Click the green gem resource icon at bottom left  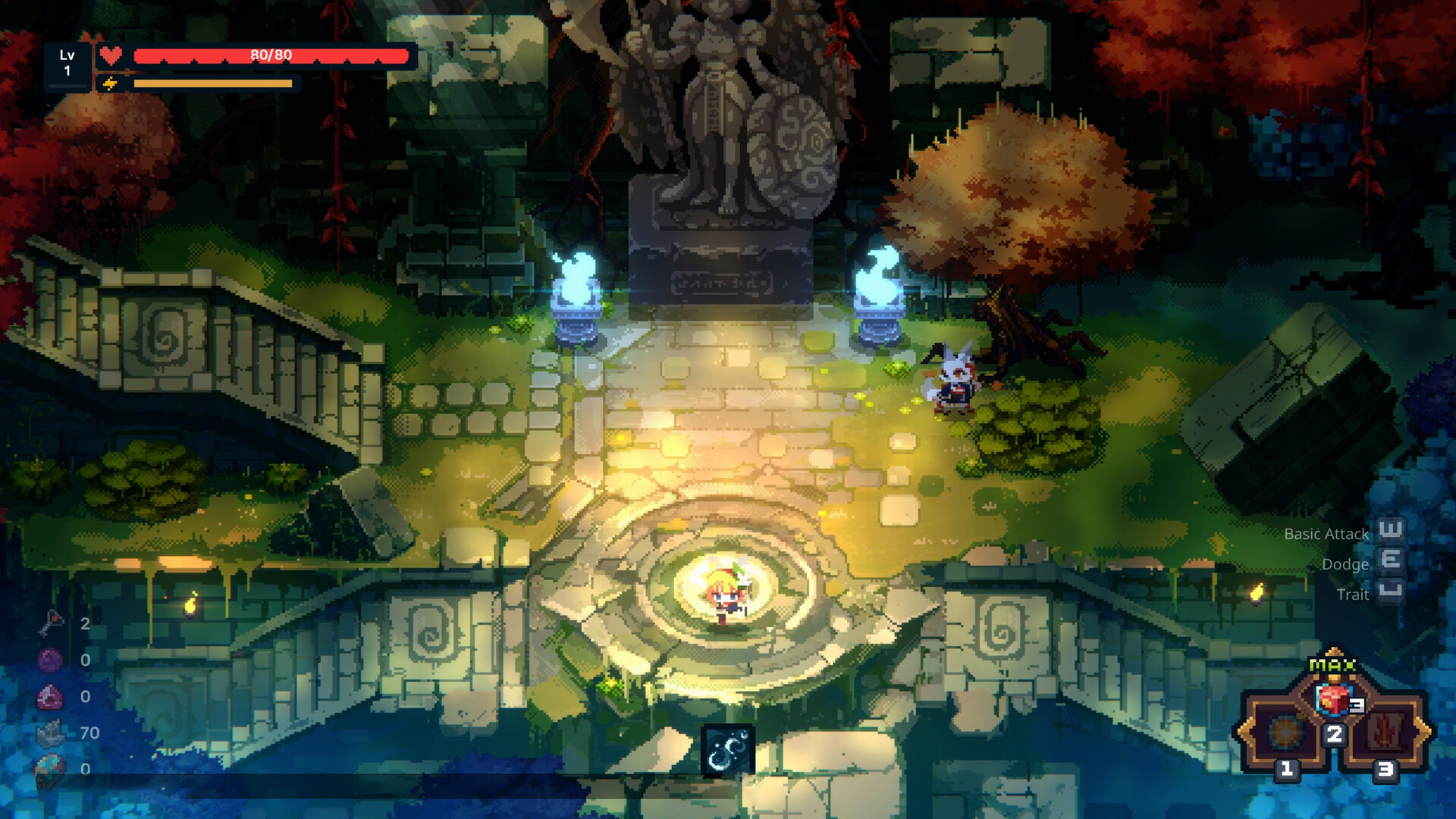click(49, 764)
